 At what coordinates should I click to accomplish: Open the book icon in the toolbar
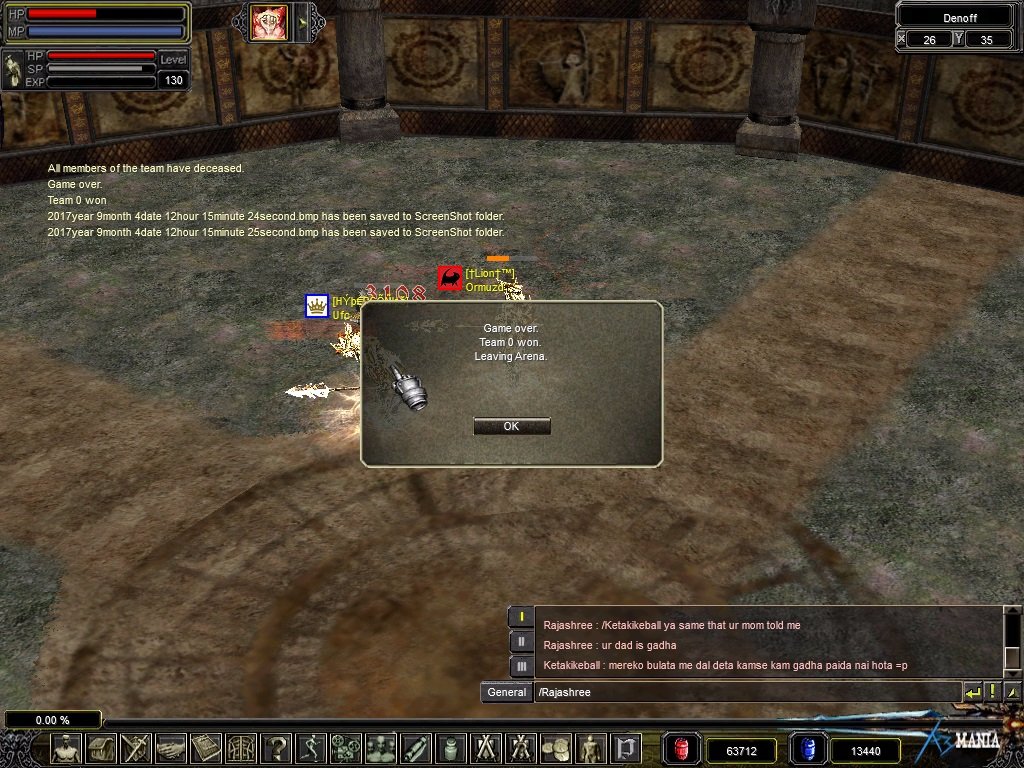point(206,748)
